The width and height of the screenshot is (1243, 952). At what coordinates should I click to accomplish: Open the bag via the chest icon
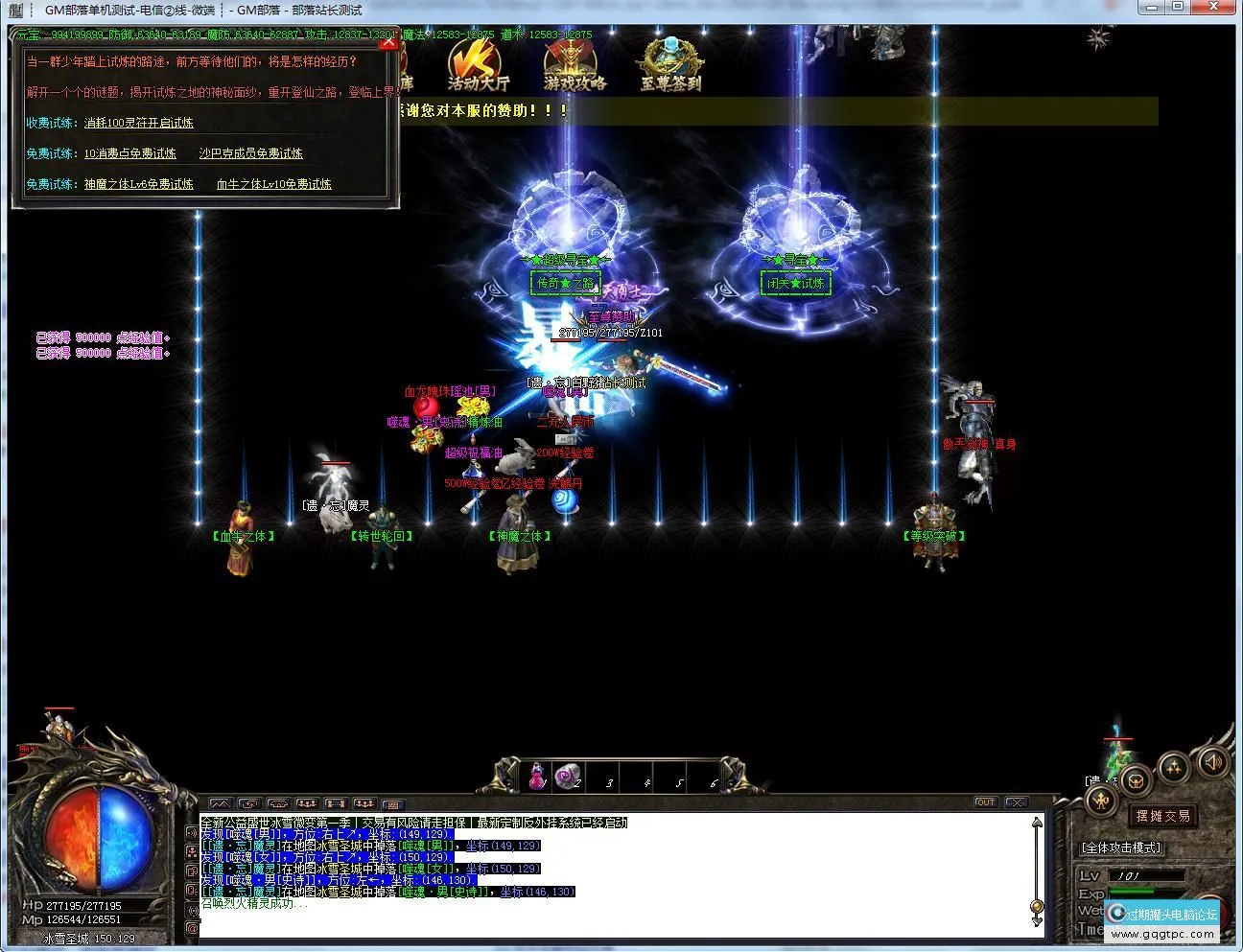tap(1136, 780)
